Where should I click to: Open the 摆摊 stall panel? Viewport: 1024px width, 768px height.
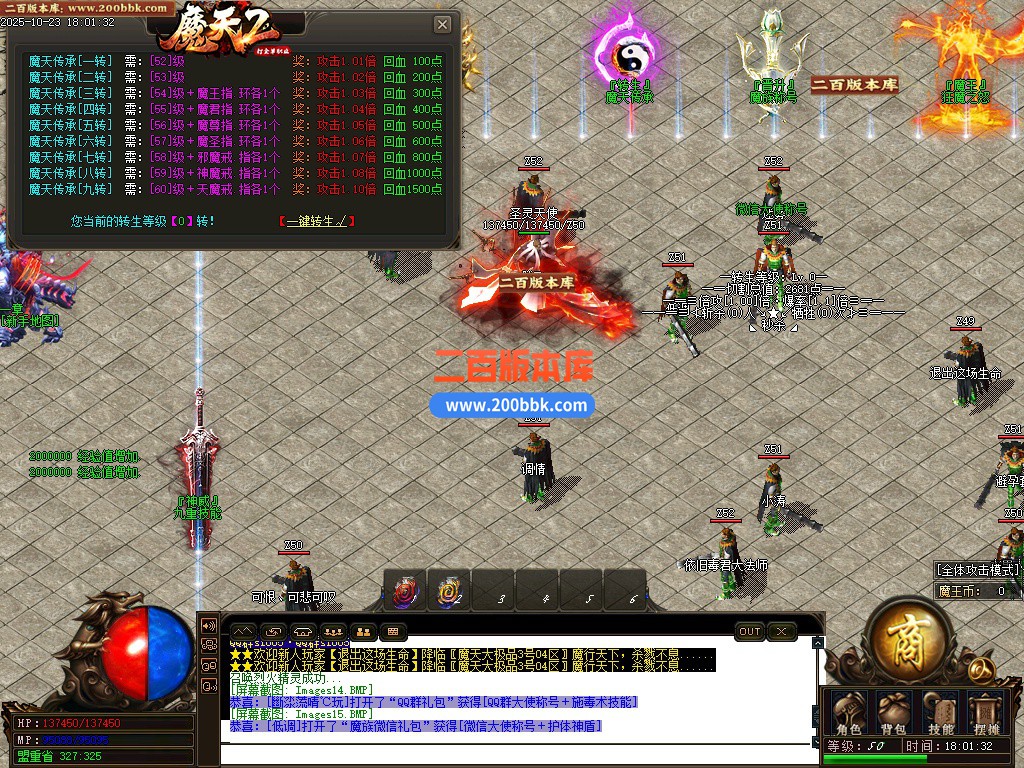pyautogui.click(x=986, y=712)
